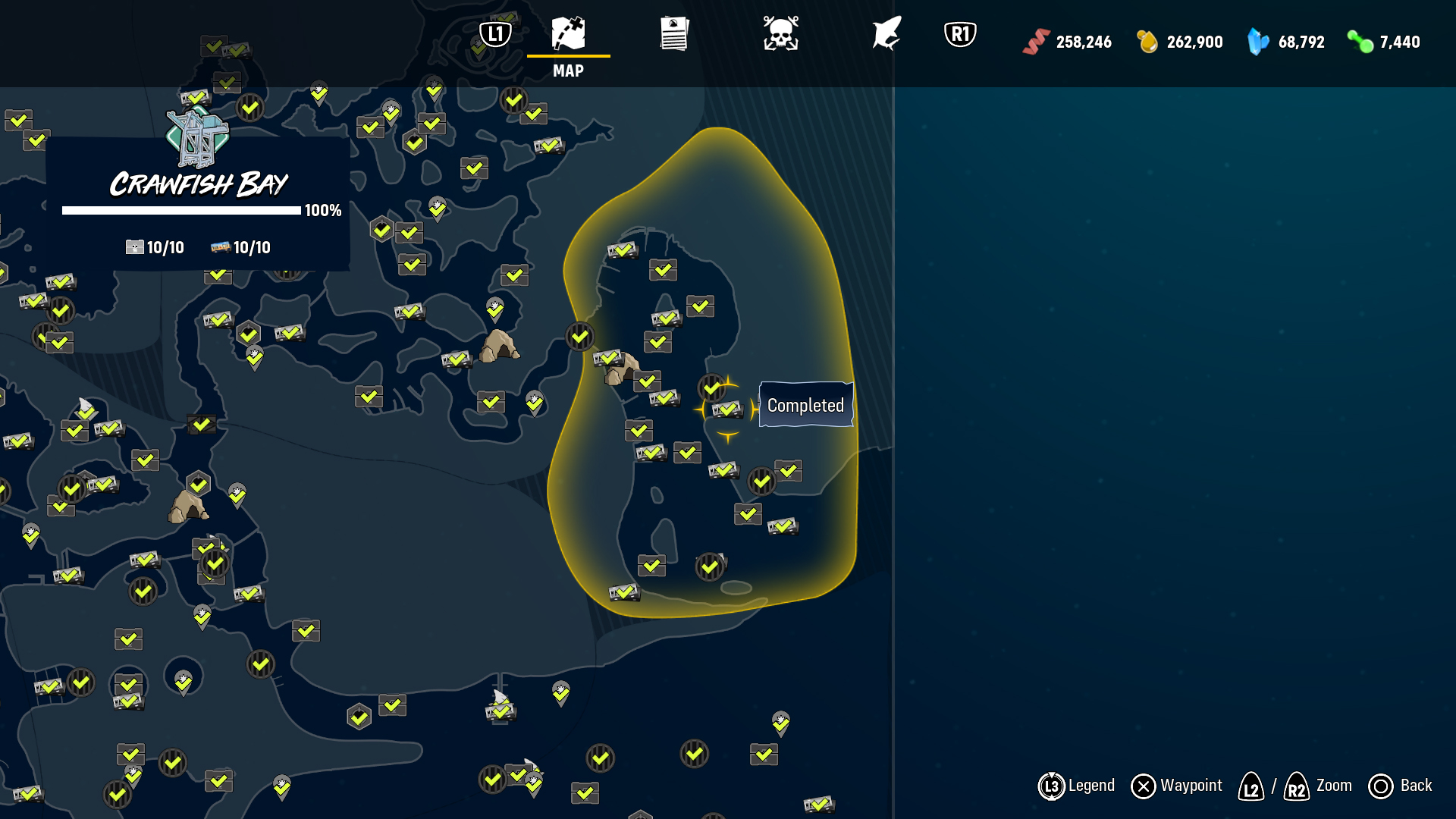
Task: Click the L1 shoulder button prompt
Action: tap(496, 32)
